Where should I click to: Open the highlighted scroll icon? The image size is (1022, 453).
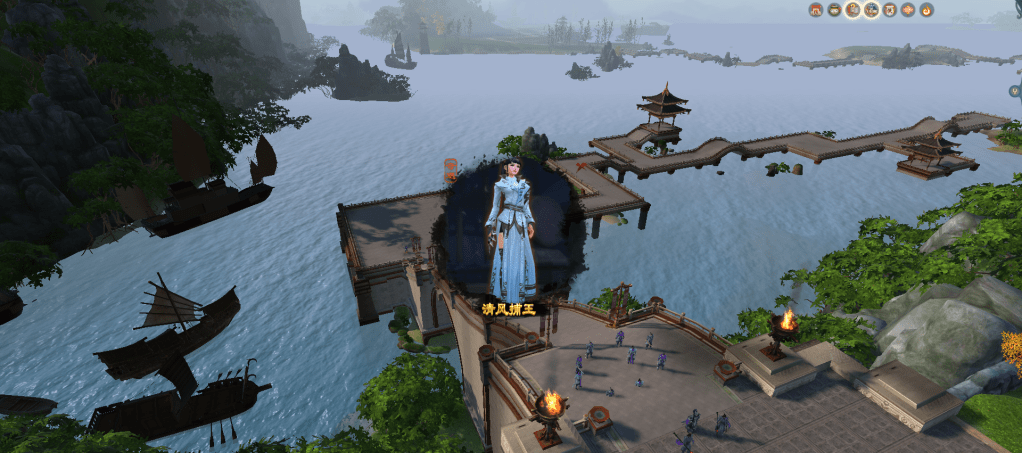point(852,10)
